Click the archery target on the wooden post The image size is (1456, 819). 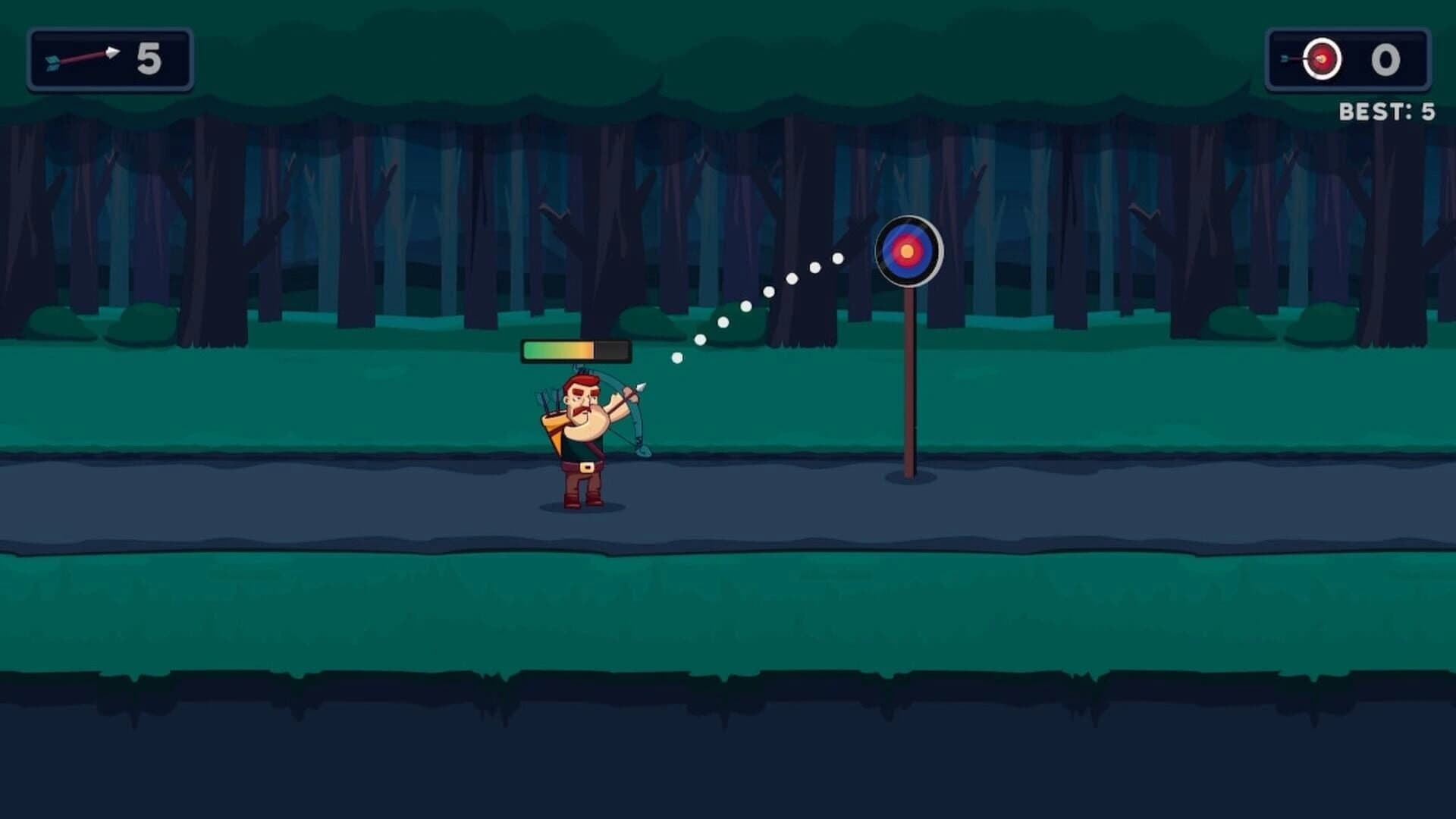[908, 250]
